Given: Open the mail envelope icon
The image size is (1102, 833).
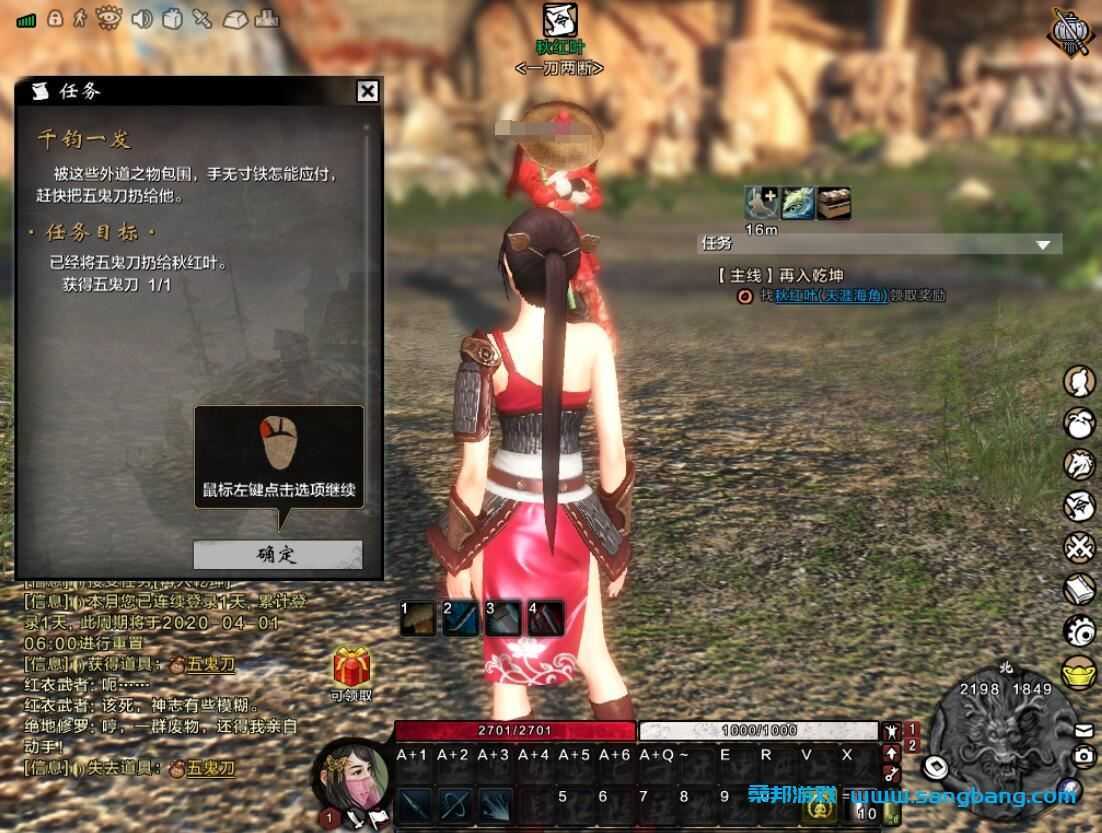Looking at the screenshot, I should pyautogui.click(x=1085, y=731).
